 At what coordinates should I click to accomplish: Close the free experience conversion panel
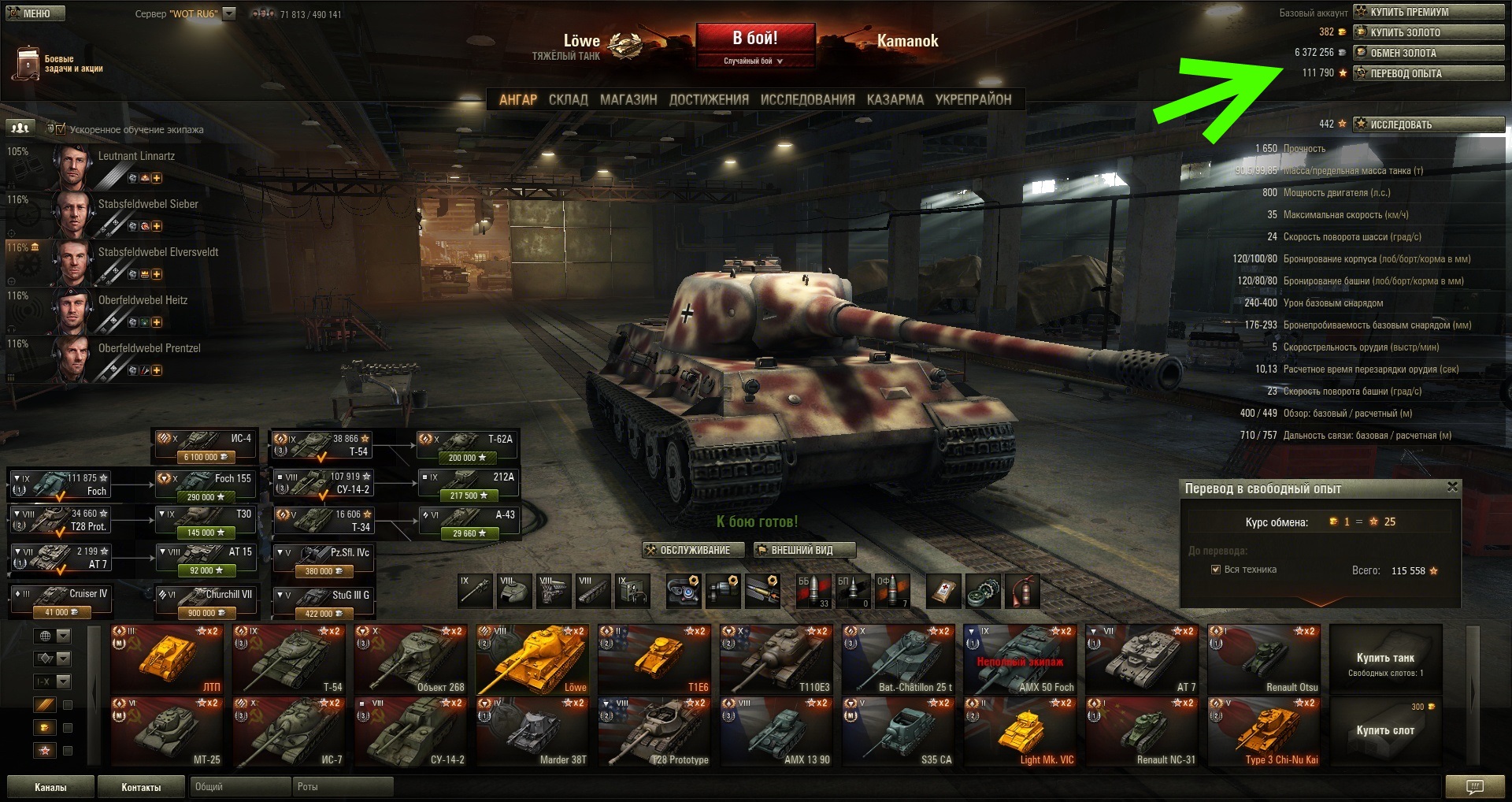click(x=1452, y=488)
